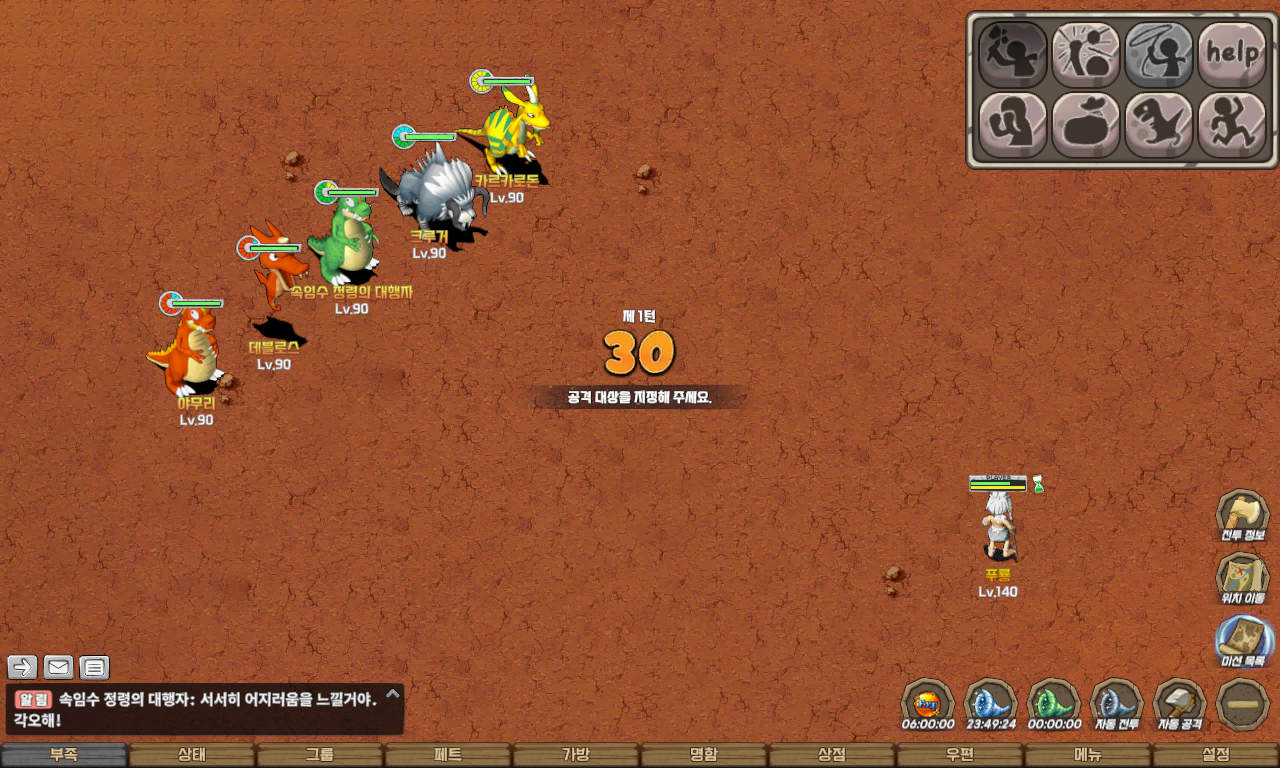Choose the dinosaur pet command icon
The height and width of the screenshot is (768, 1280).
coord(1158,126)
